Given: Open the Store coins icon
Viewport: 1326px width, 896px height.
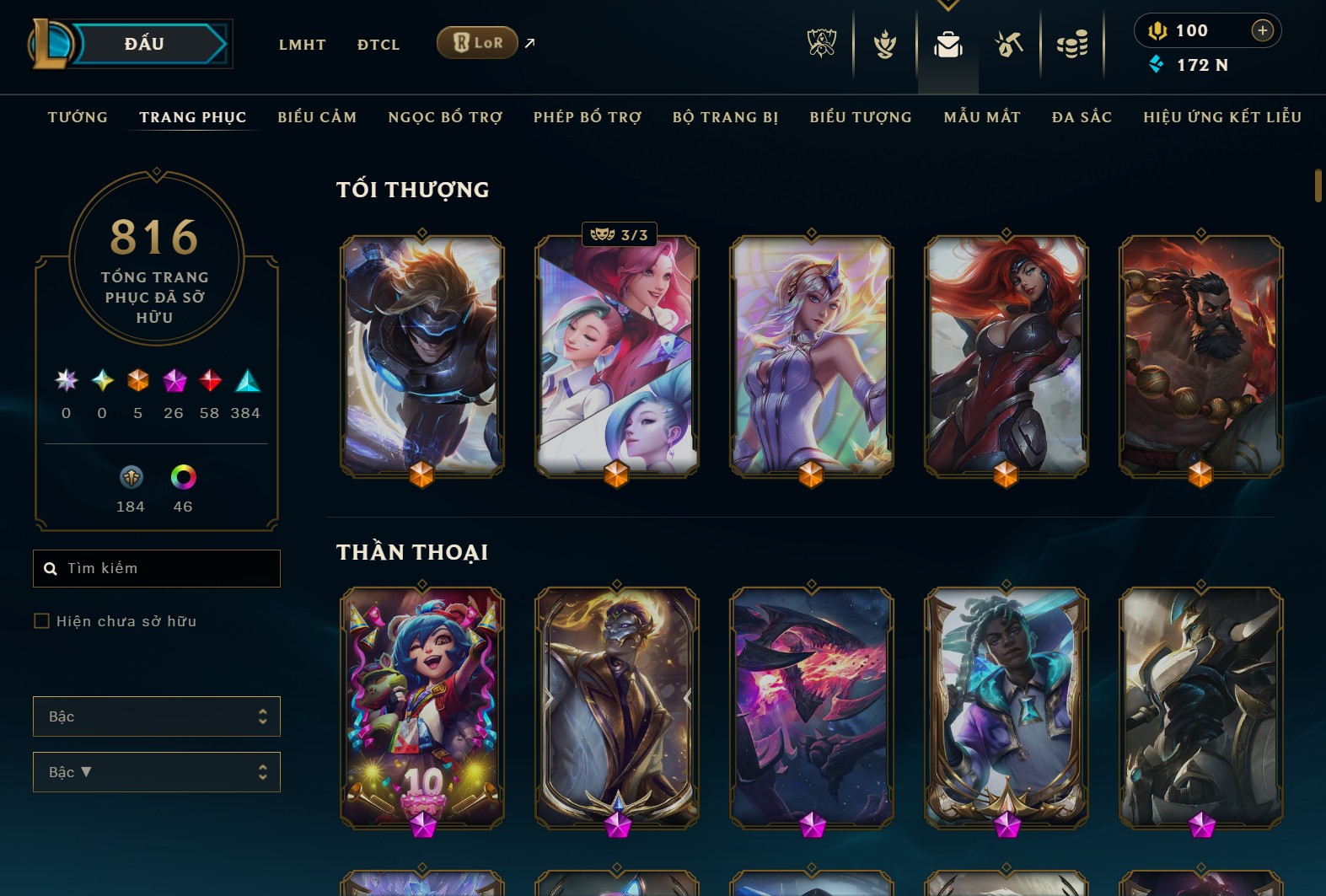Looking at the screenshot, I should tap(1072, 44).
